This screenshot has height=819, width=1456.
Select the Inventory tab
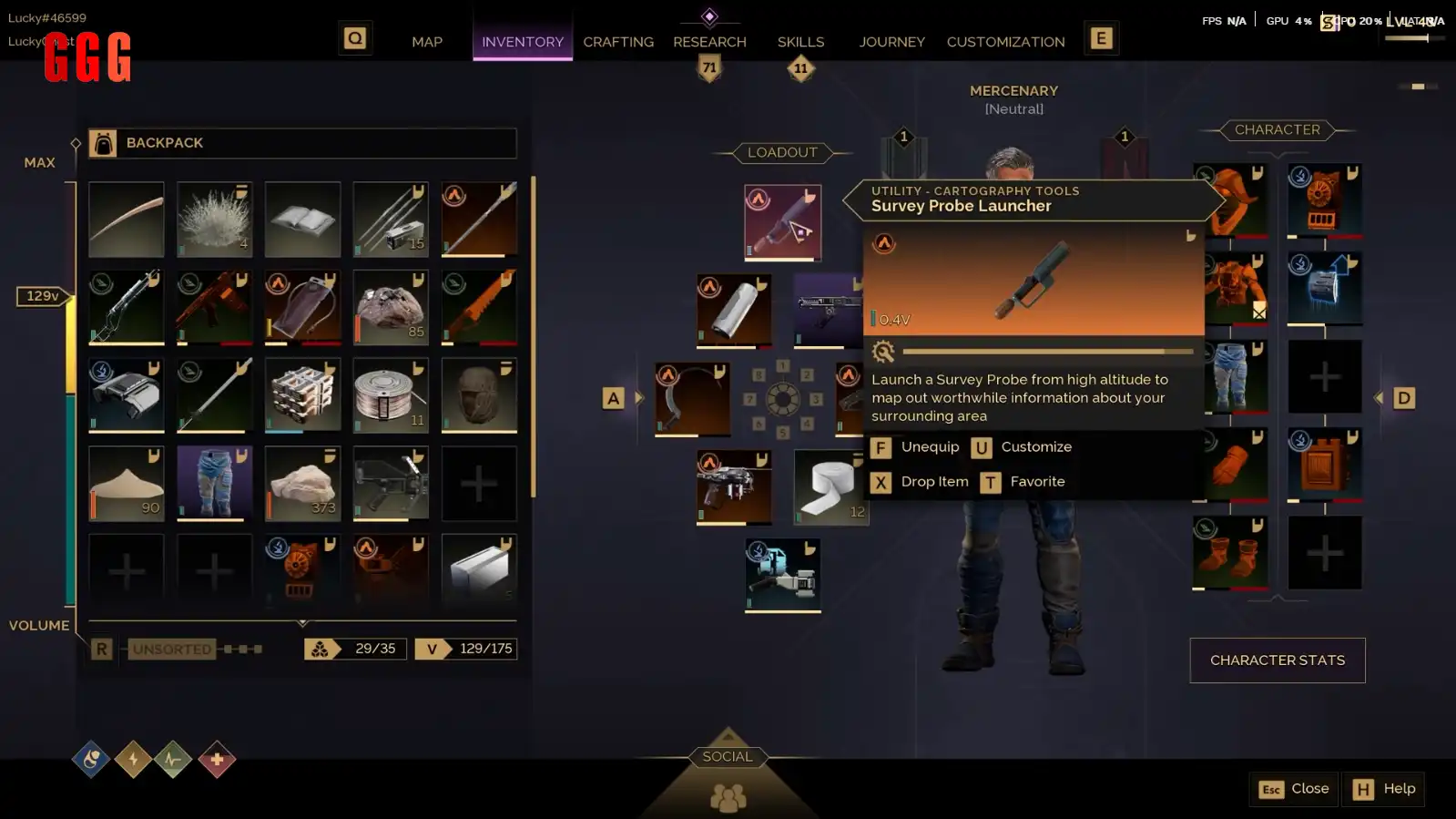[x=522, y=42]
